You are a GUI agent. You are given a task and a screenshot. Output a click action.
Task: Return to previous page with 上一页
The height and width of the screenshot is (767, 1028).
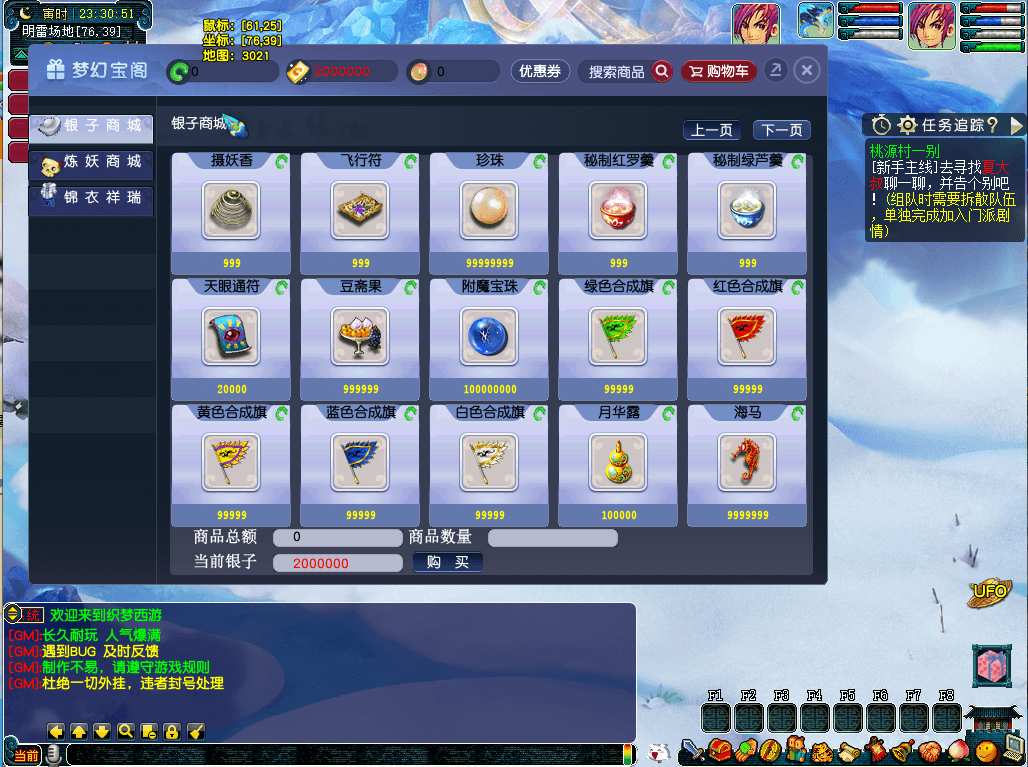[712, 130]
